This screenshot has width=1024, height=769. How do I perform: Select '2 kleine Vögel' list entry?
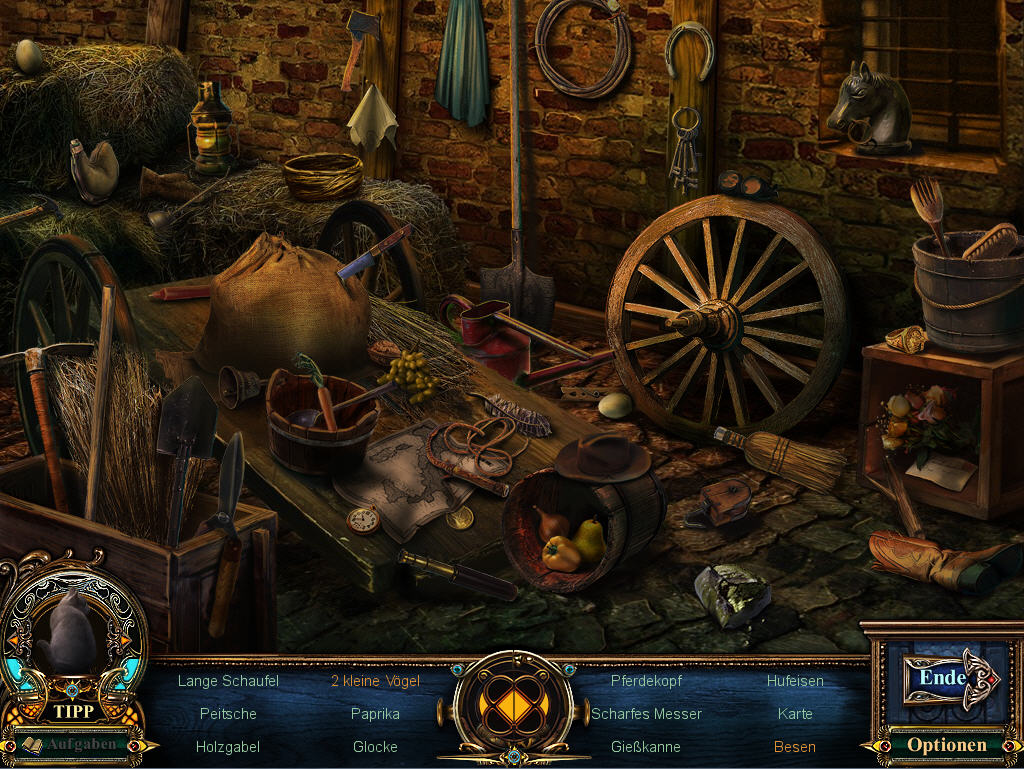[x=375, y=681]
